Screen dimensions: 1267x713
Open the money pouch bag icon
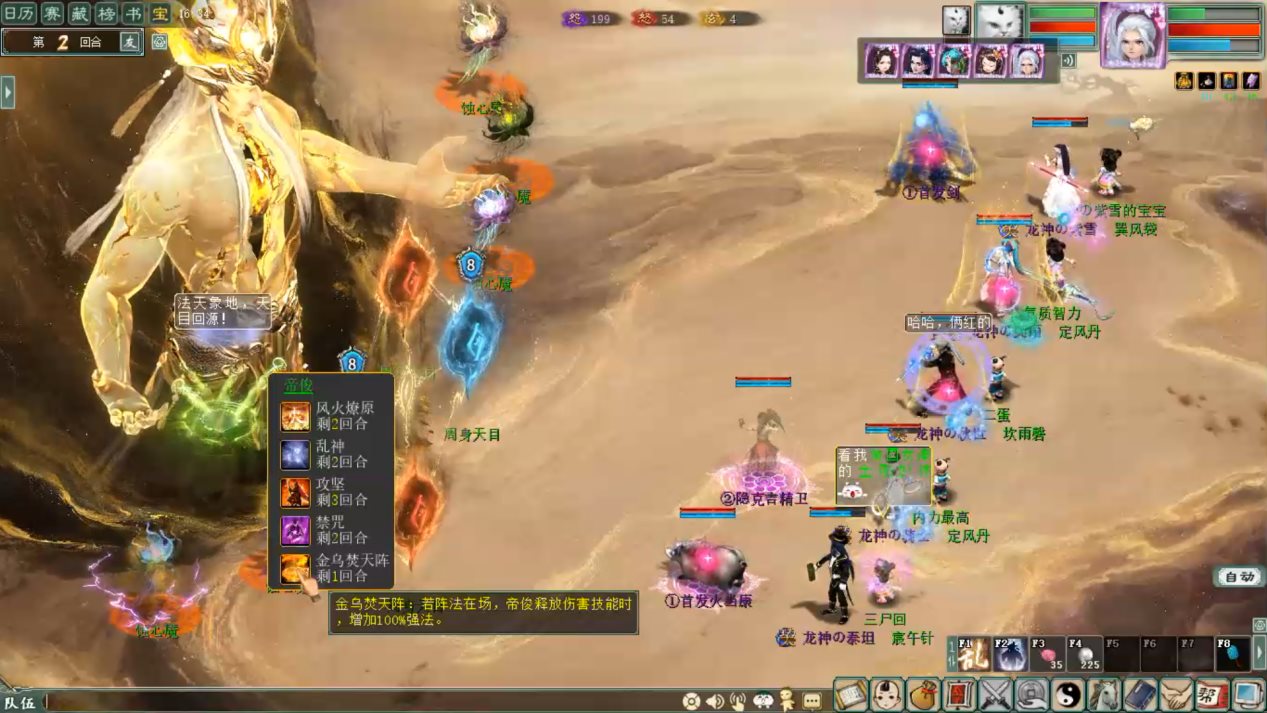tap(923, 694)
